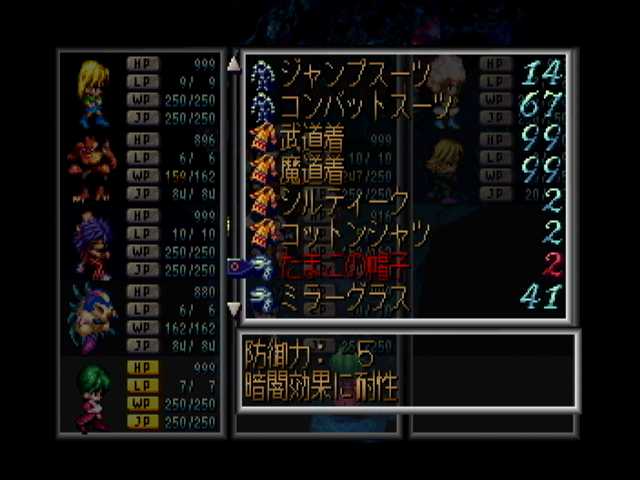Select the blonde character at the top of the party

[x=92, y=92]
